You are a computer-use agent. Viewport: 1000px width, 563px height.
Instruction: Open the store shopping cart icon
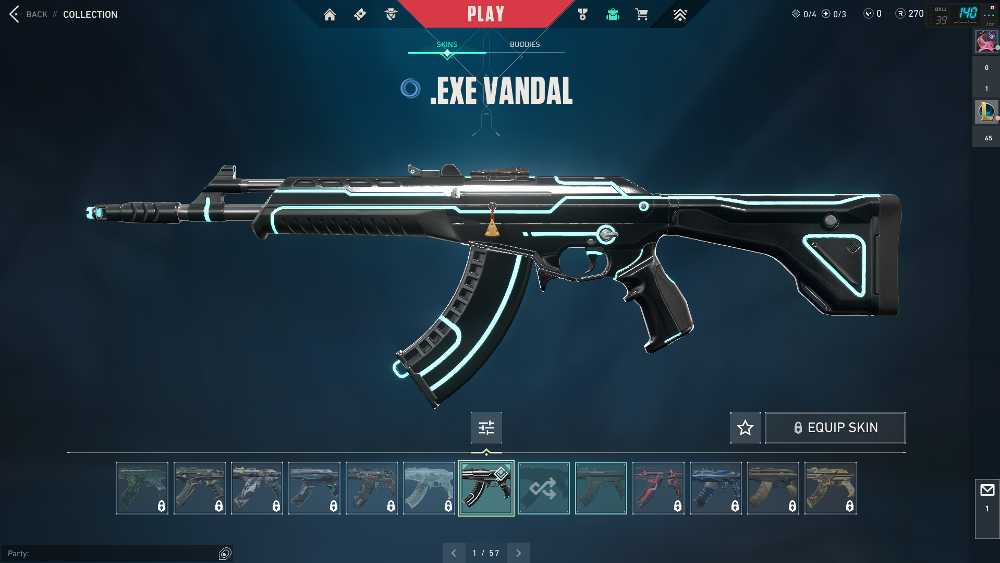642,15
